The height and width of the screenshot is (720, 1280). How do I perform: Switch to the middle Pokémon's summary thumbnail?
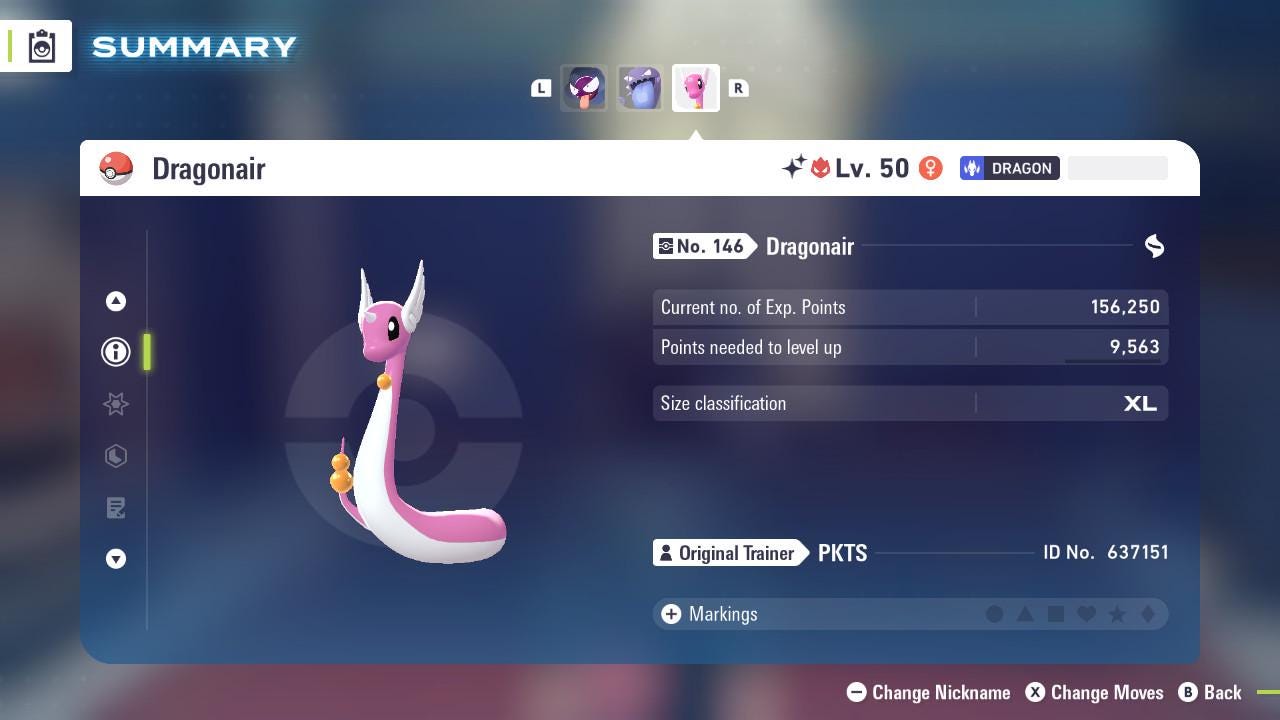640,88
